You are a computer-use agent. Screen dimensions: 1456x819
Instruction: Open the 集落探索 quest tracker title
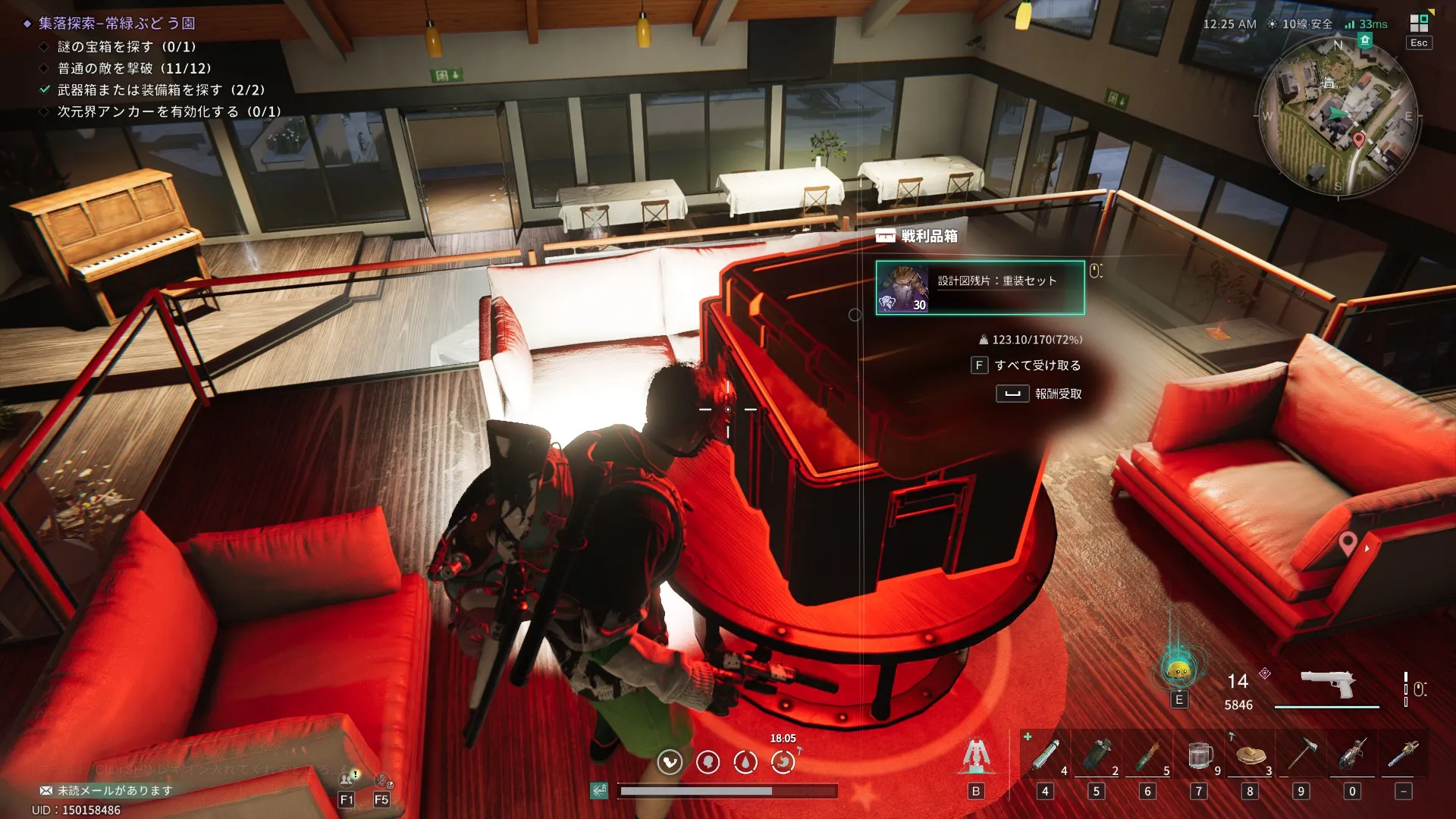(117, 24)
